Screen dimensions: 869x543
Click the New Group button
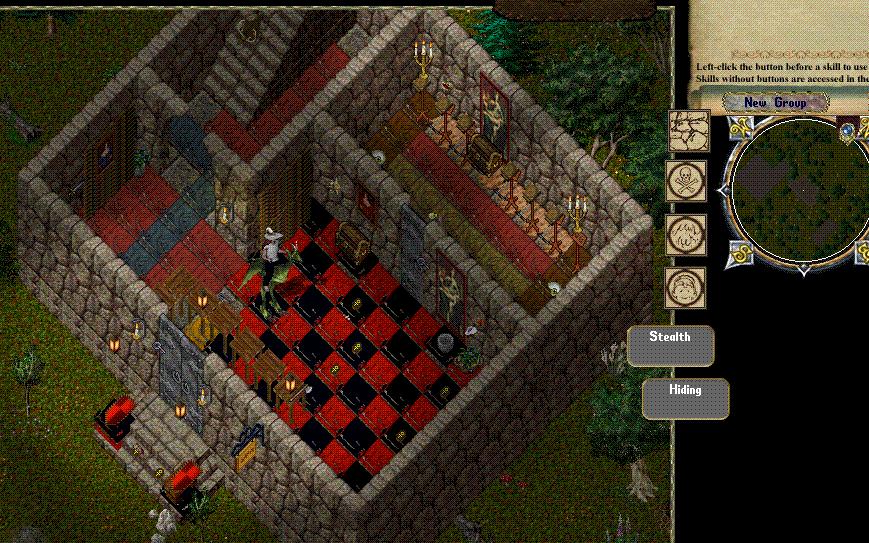pos(776,102)
